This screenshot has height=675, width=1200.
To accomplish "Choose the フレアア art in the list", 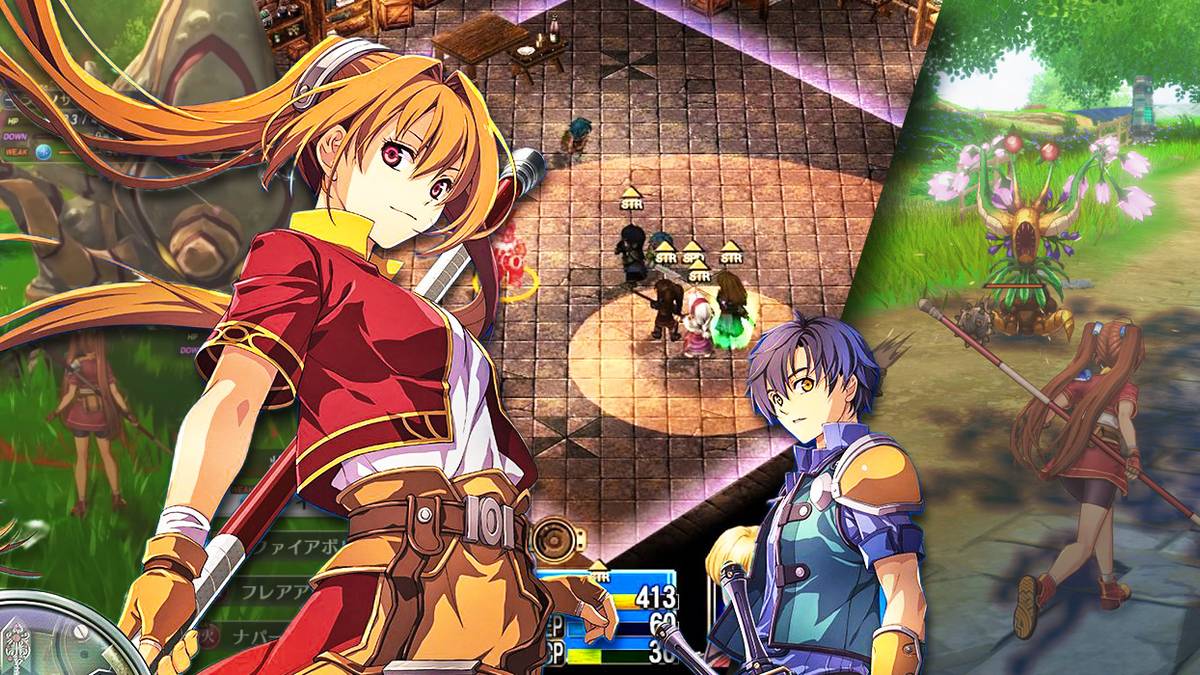I will coord(262,589).
